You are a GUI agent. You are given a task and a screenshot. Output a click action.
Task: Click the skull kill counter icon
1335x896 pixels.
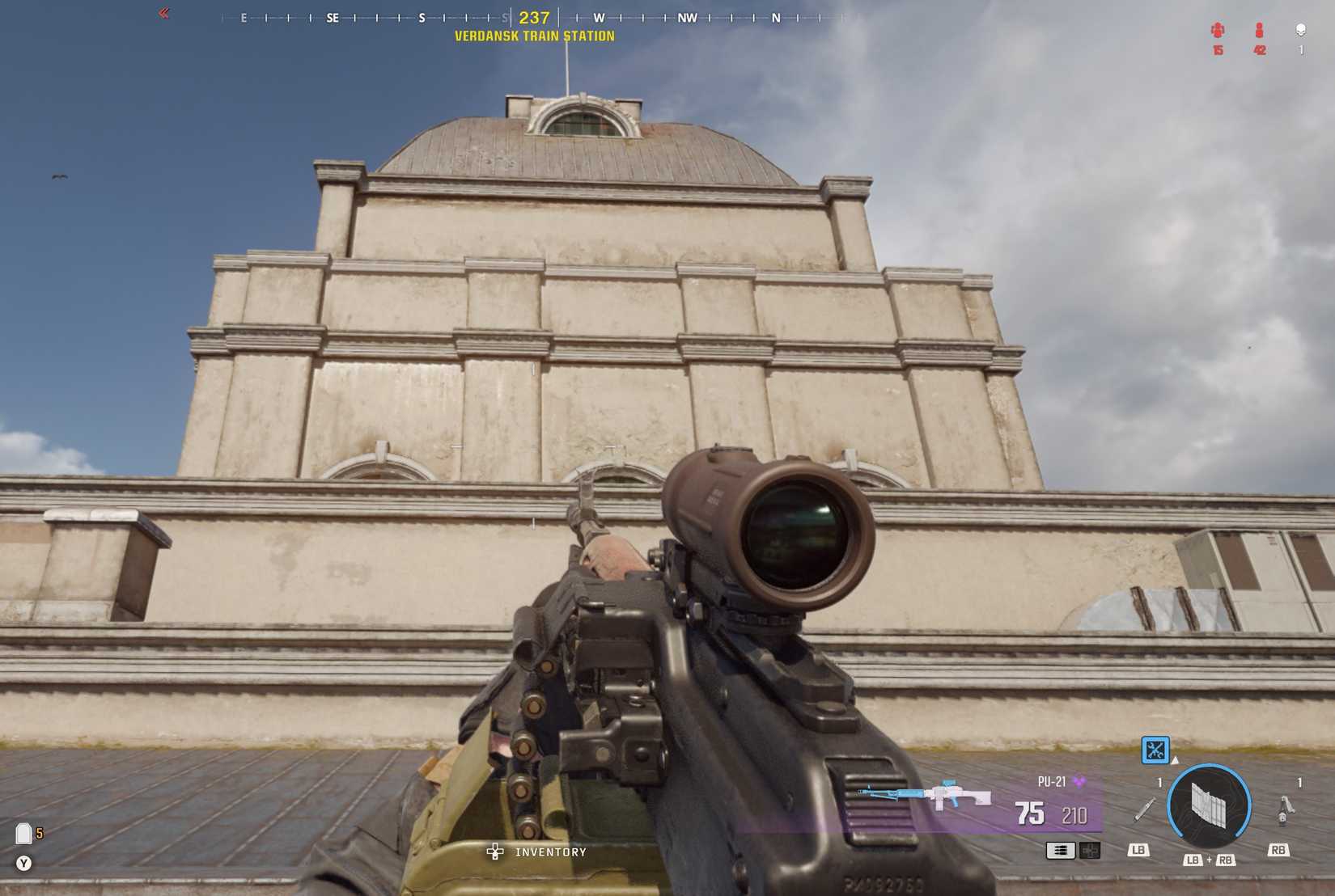pyautogui.click(x=1301, y=29)
